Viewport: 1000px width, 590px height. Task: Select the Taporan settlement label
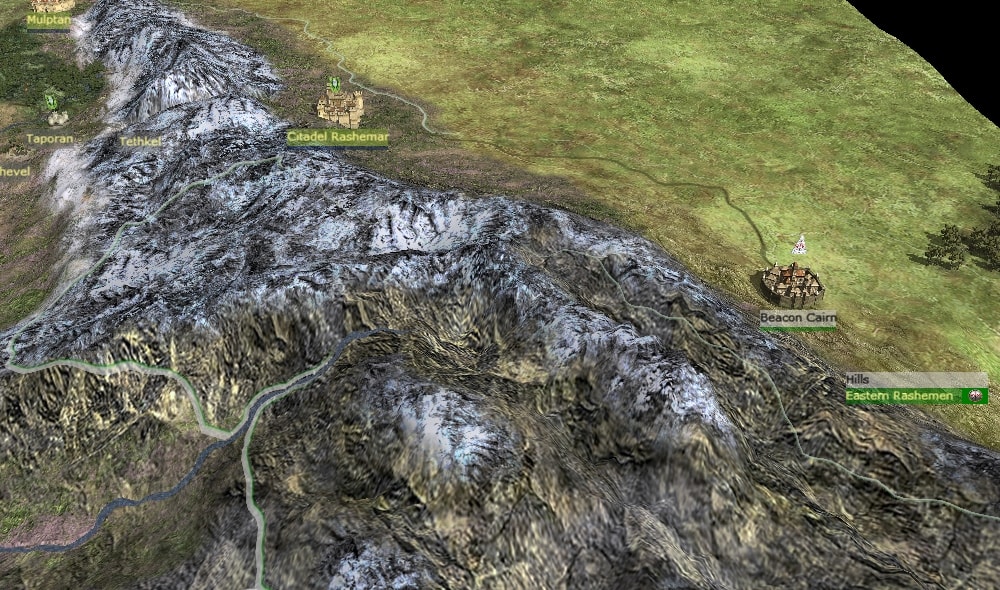pos(50,139)
